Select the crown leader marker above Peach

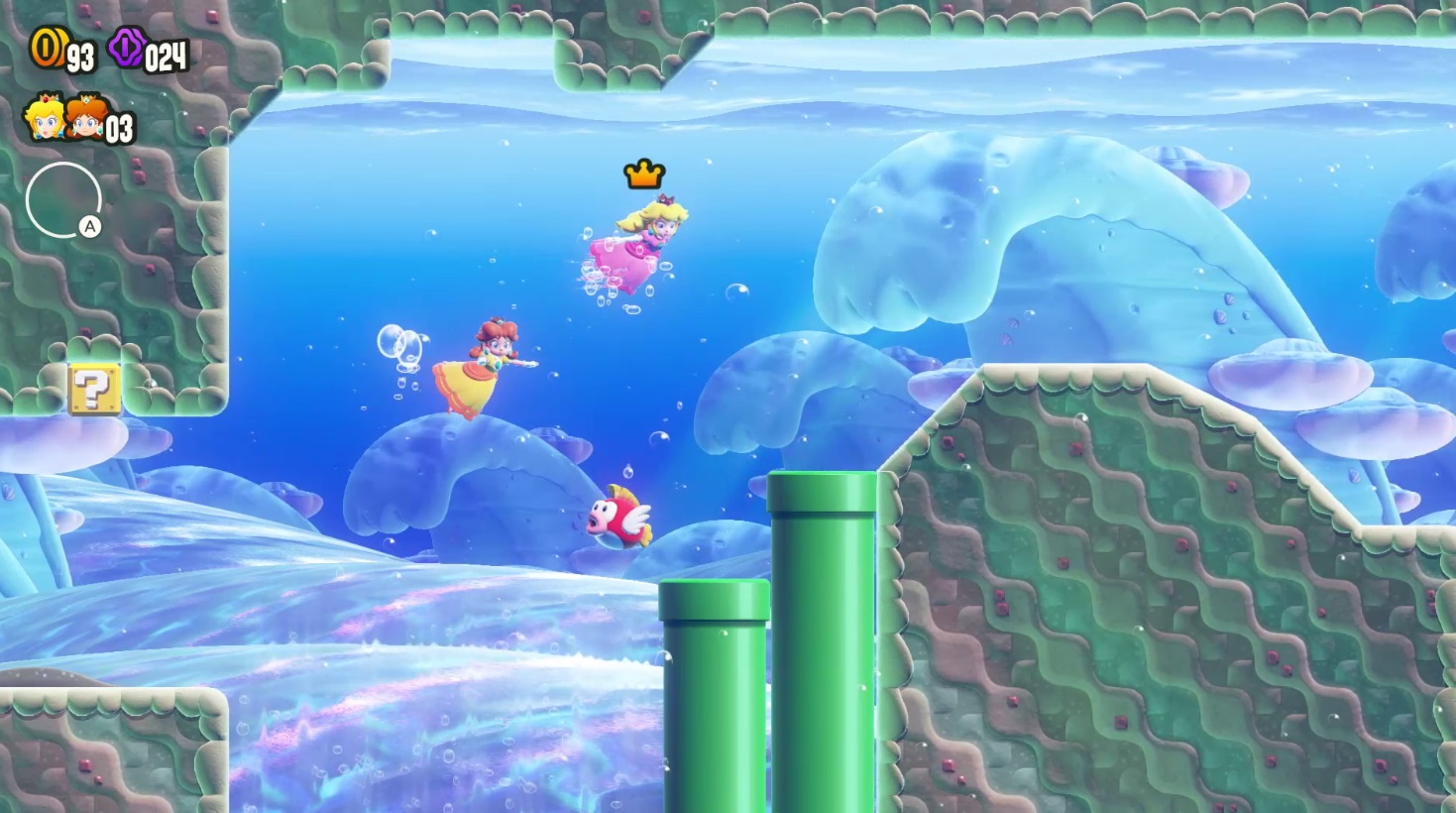(644, 174)
